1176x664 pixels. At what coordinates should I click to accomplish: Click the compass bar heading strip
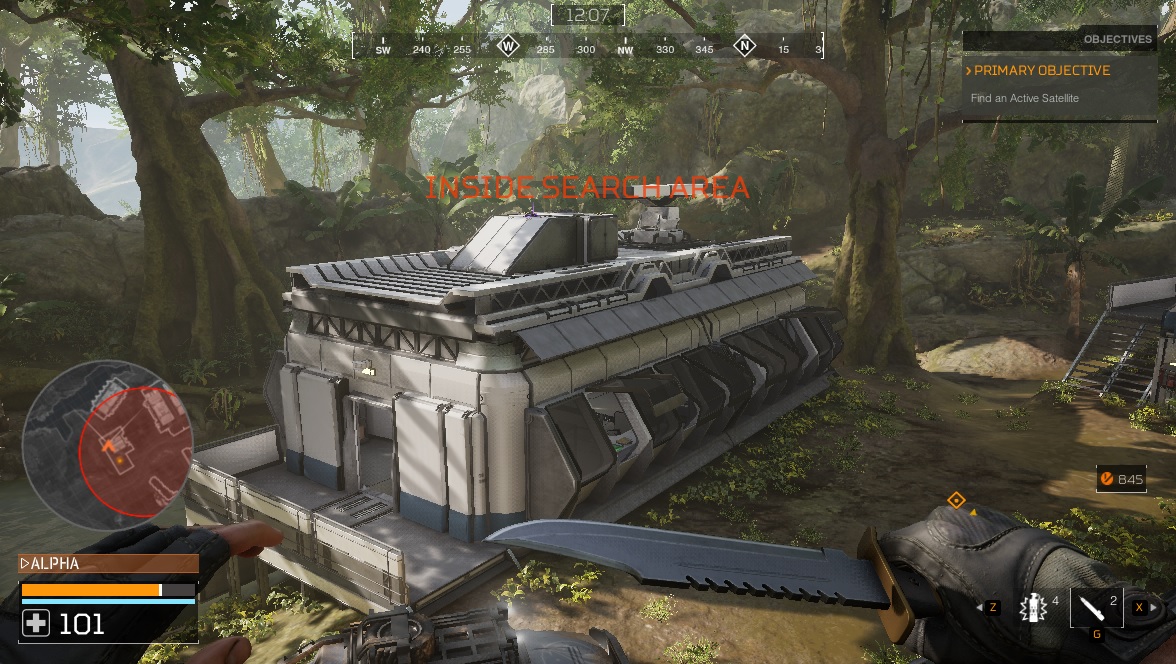click(x=587, y=47)
